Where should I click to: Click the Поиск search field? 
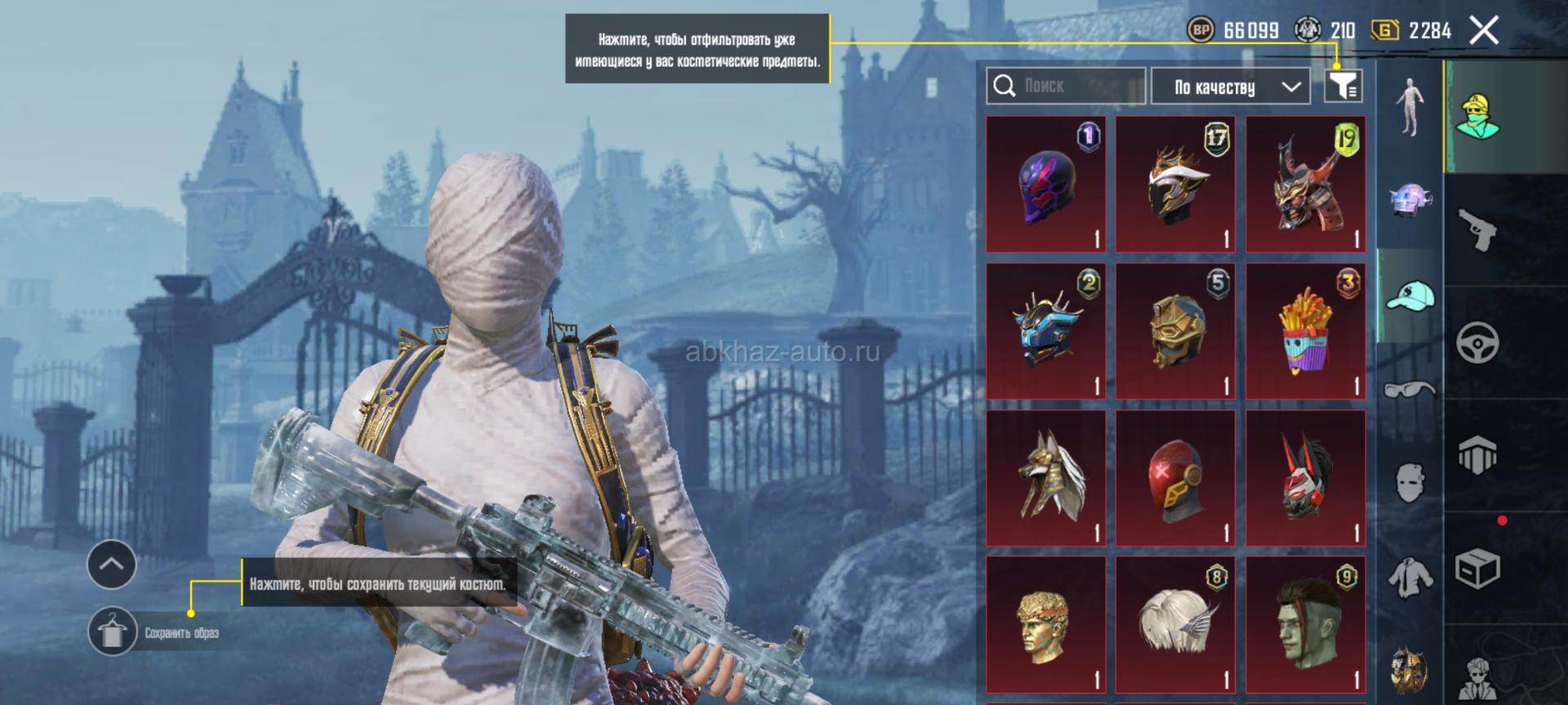(1066, 86)
